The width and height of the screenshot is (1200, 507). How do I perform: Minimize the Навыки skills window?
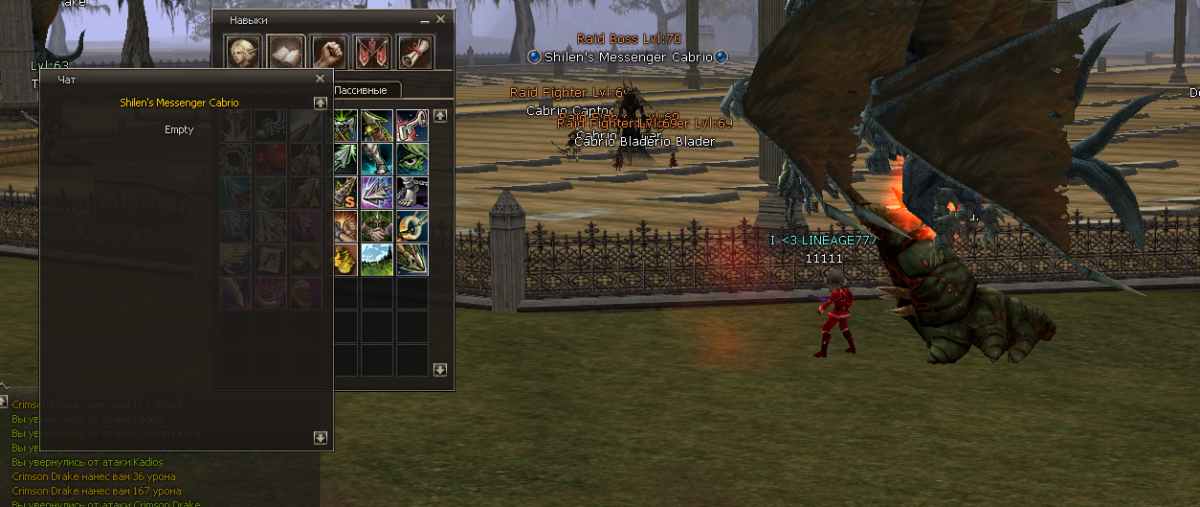click(x=424, y=20)
